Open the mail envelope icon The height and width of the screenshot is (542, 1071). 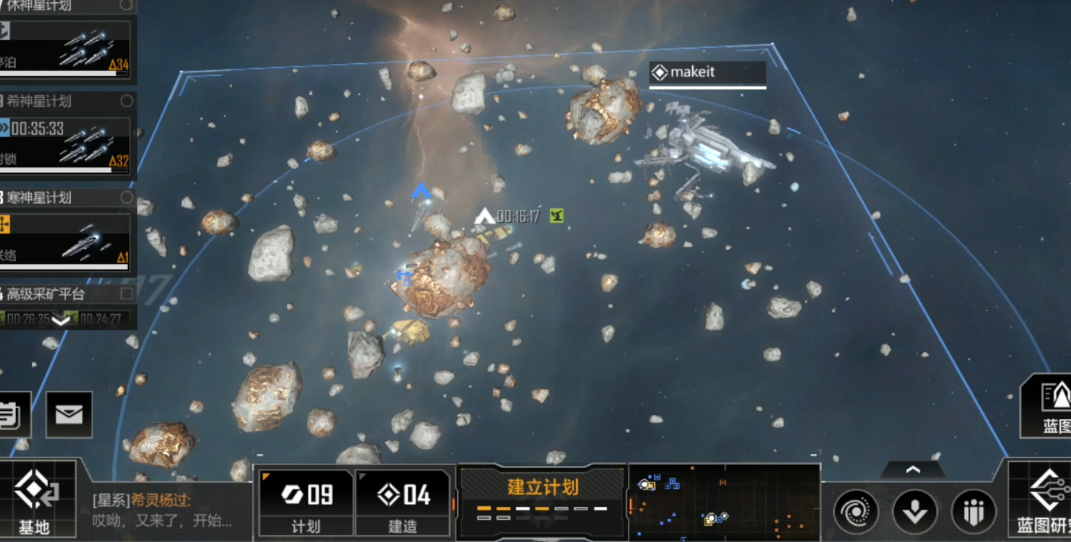69,414
